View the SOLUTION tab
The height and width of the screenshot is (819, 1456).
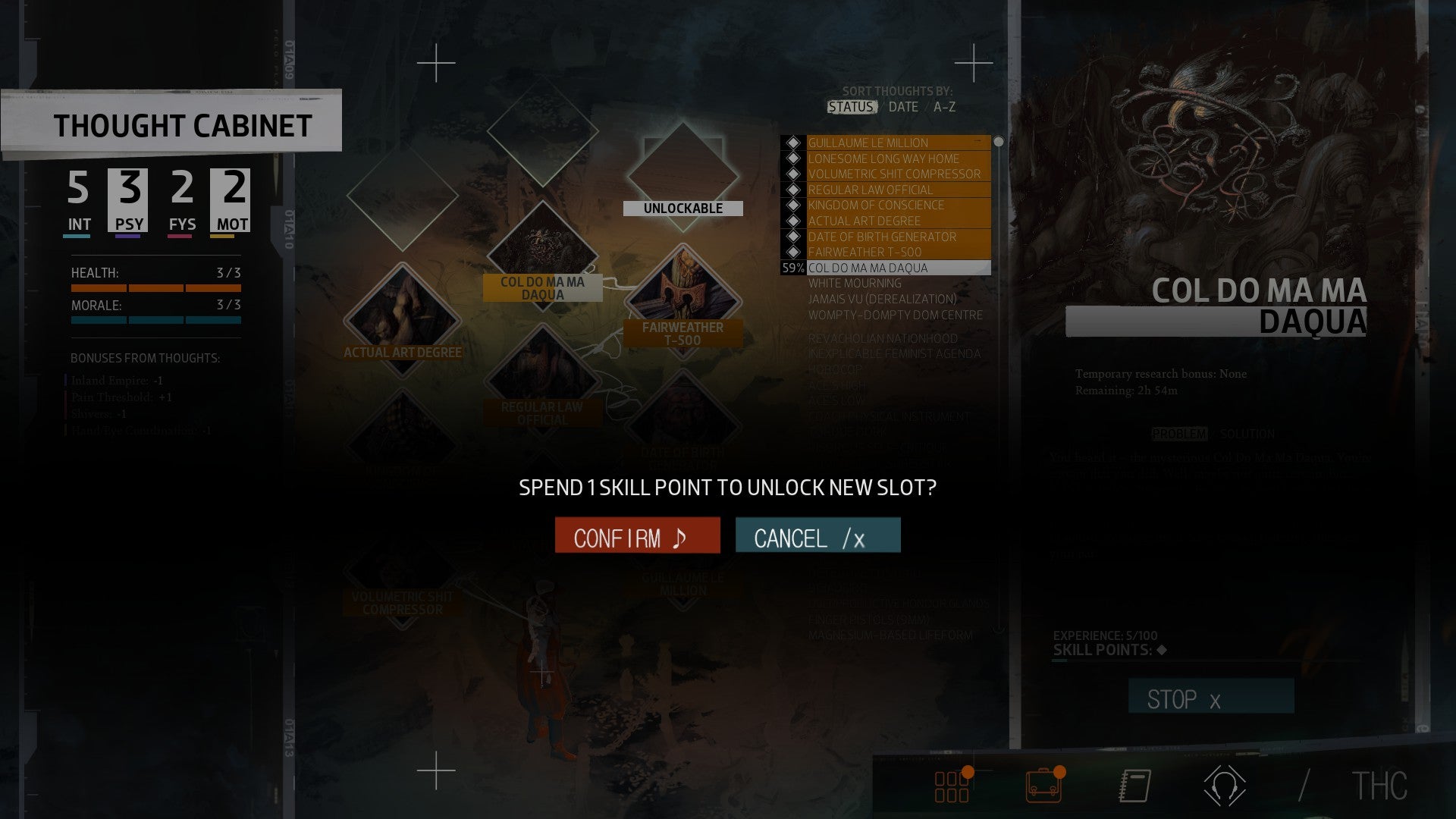(x=1247, y=435)
